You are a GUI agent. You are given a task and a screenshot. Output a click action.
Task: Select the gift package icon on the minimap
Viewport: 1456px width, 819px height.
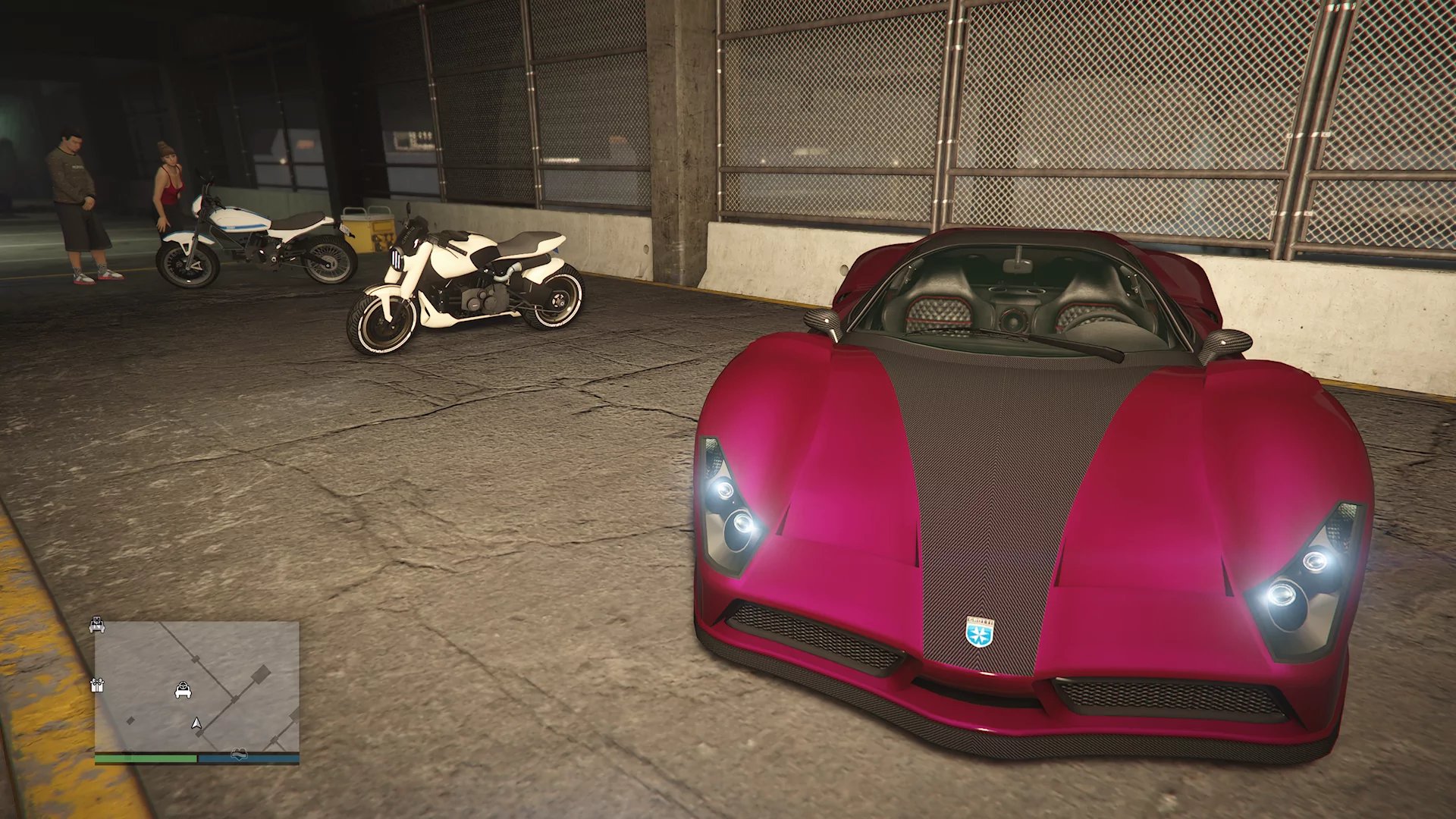[98, 686]
